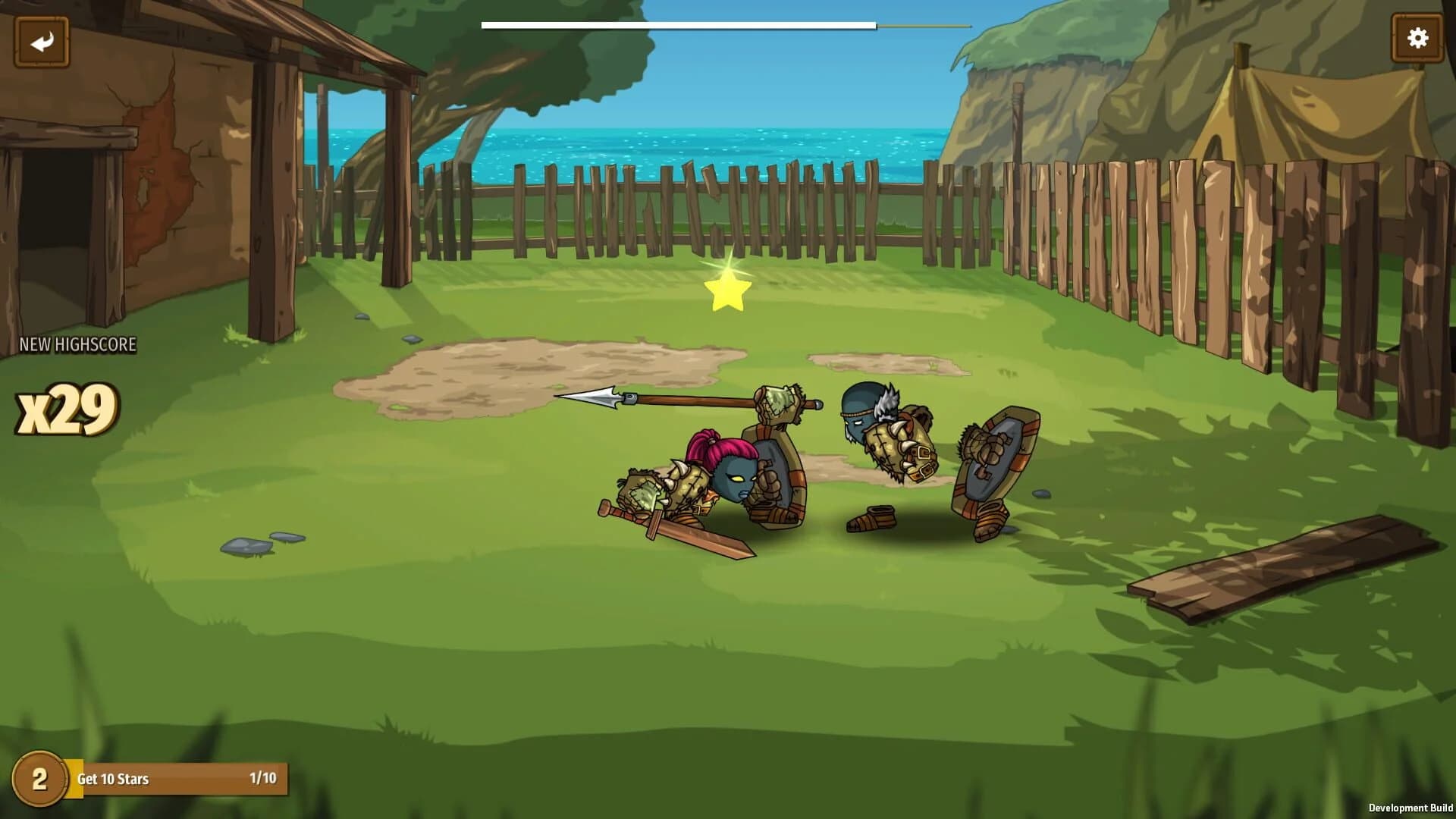Click the 1/10 progress label
The height and width of the screenshot is (819, 1456).
click(x=264, y=778)
